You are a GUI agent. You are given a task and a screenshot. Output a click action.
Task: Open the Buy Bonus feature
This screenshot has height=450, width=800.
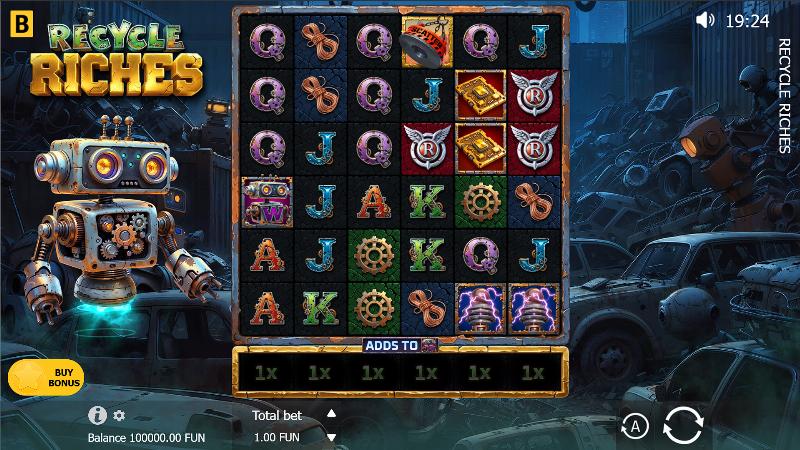coord(46,376)
